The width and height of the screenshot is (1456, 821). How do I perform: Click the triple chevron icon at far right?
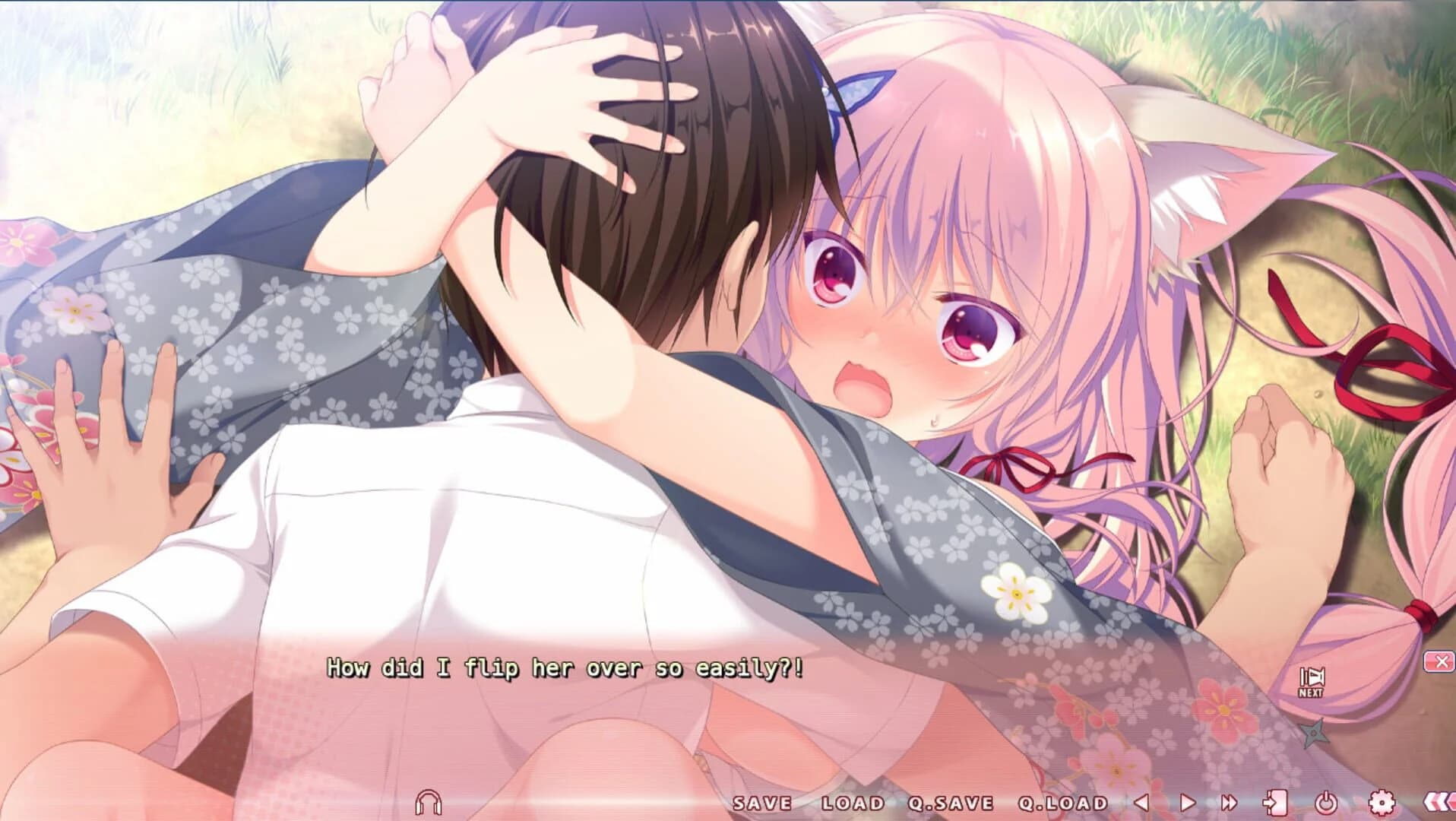coord(1438,800)
